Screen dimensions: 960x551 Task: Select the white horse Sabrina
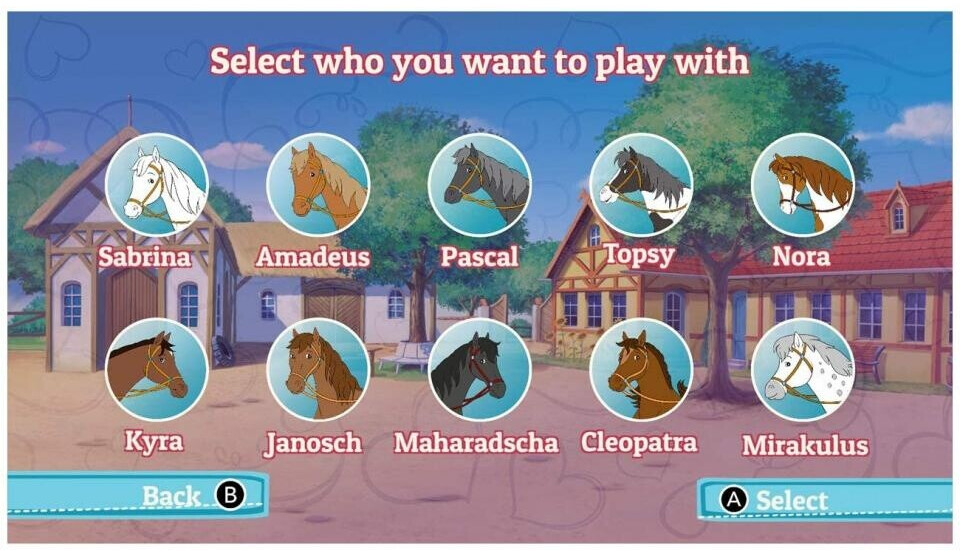[x=157, y=185]
